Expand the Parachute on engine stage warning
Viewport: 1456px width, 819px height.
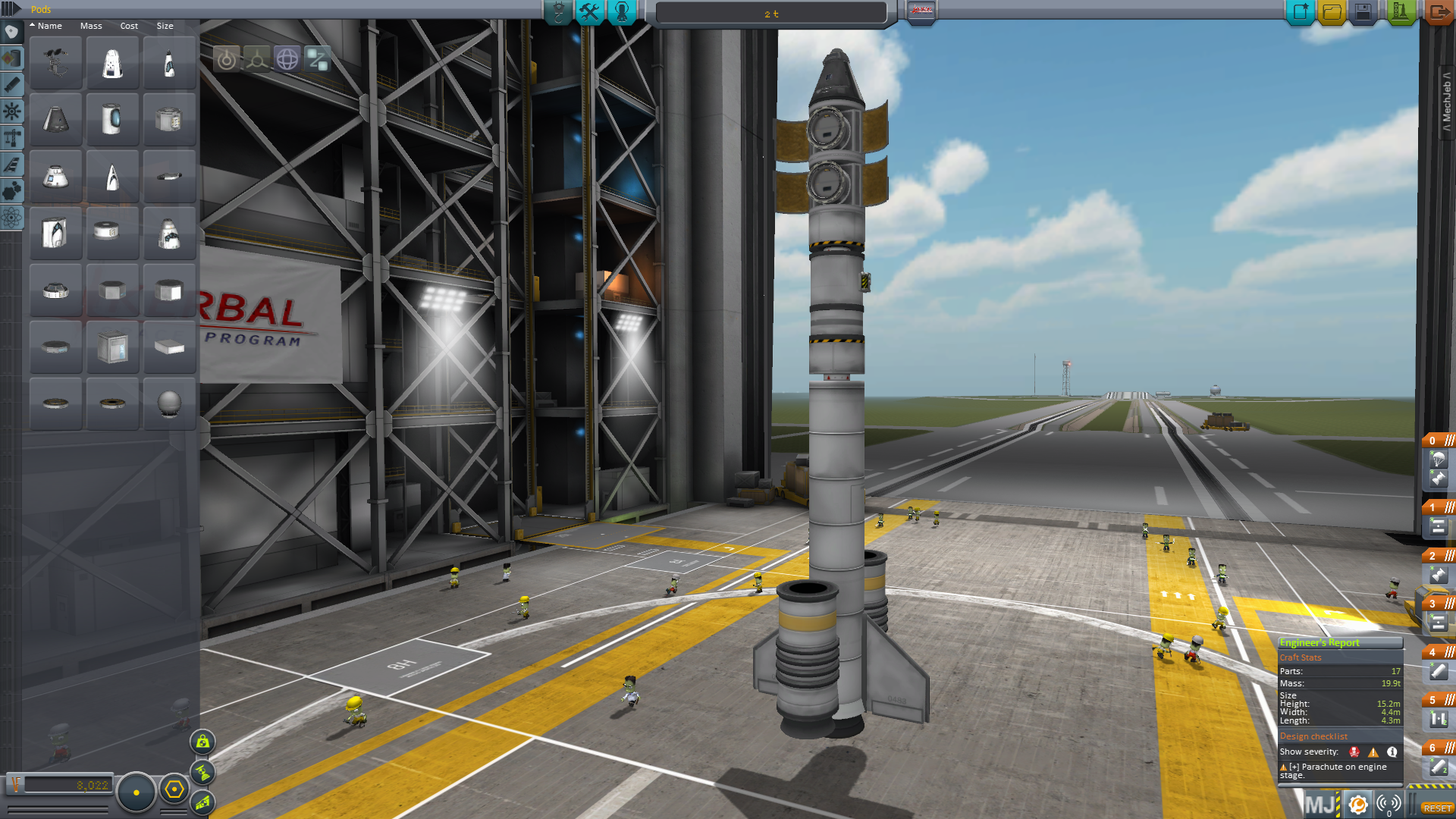[1294, 767]
